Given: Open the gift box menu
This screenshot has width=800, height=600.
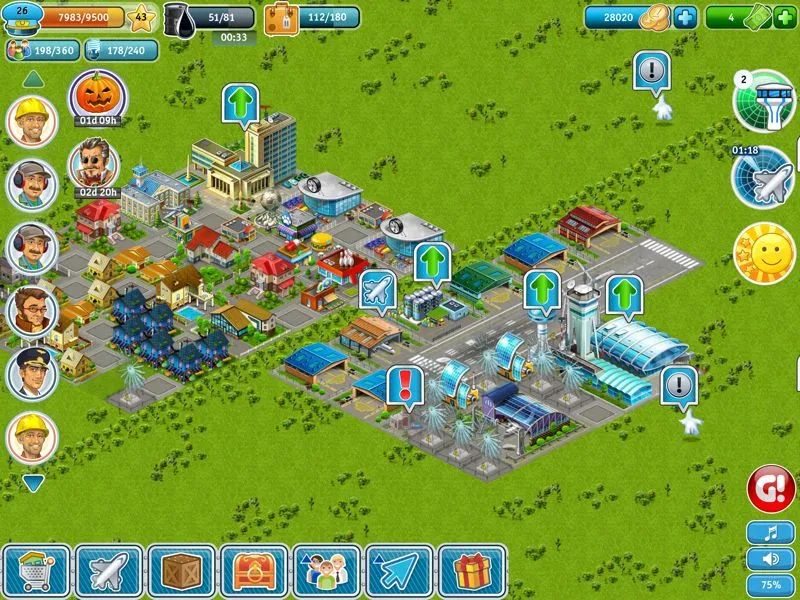Looking at the screenshot, I should pyautogui.click(x=471, y=571).
